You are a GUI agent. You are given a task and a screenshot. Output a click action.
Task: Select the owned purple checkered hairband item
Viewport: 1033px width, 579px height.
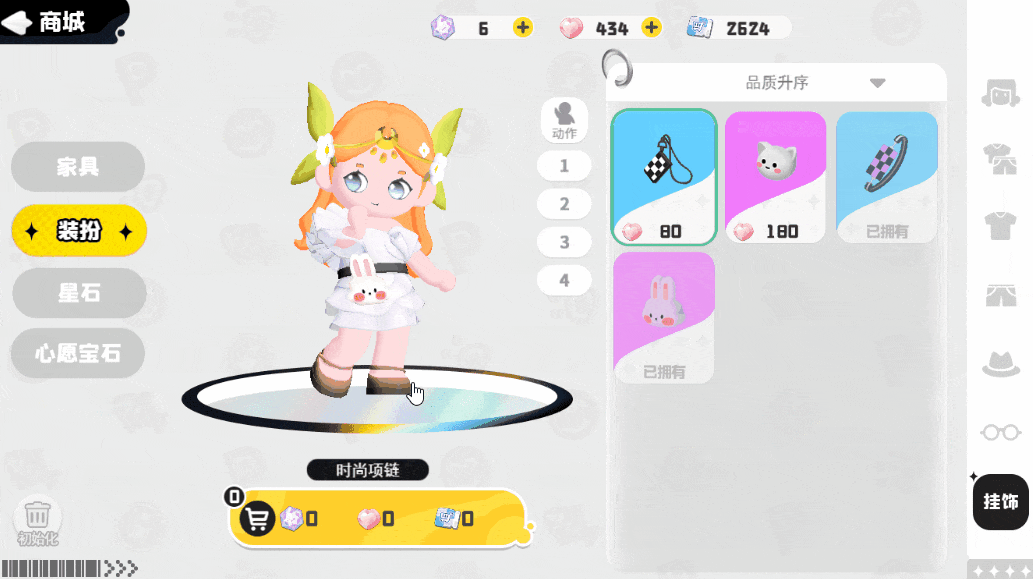[x=887, y=177]
